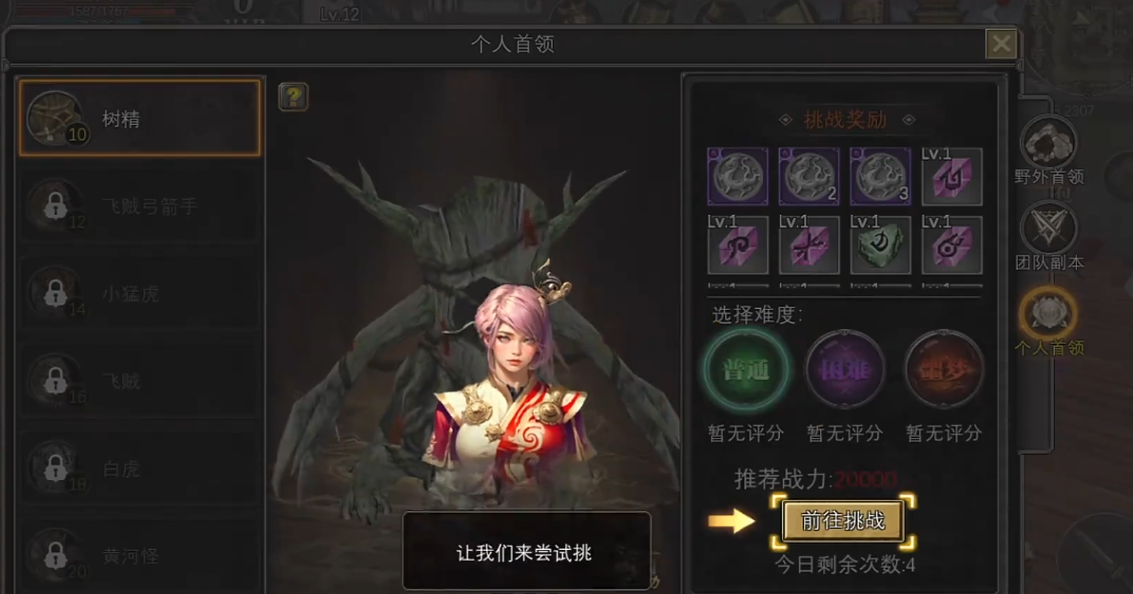
Task: Switch to the 野外首领 tab
Action: click(x=1048, y=150)
